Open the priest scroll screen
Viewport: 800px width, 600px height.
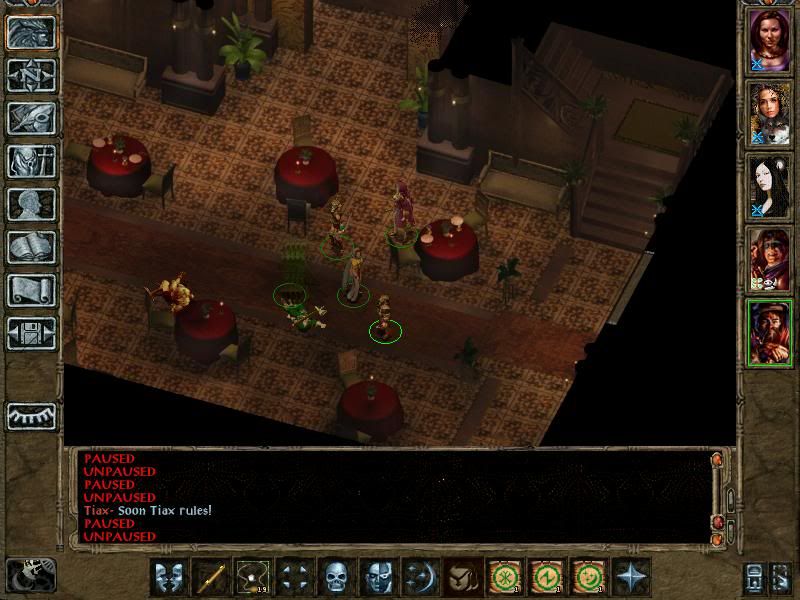tap(31, 290)
